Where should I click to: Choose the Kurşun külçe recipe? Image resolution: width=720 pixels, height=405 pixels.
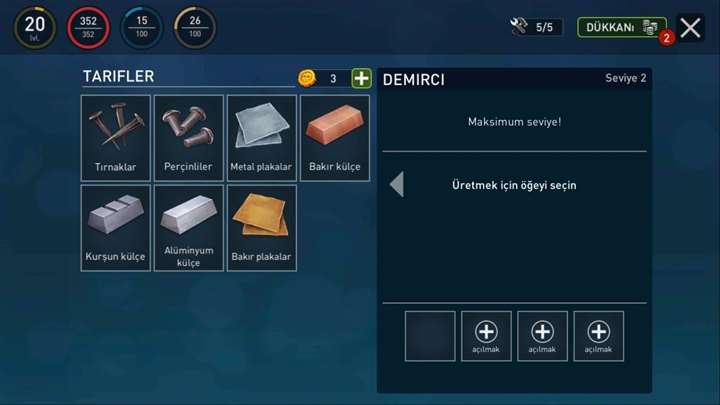click(x=116, y=227)
